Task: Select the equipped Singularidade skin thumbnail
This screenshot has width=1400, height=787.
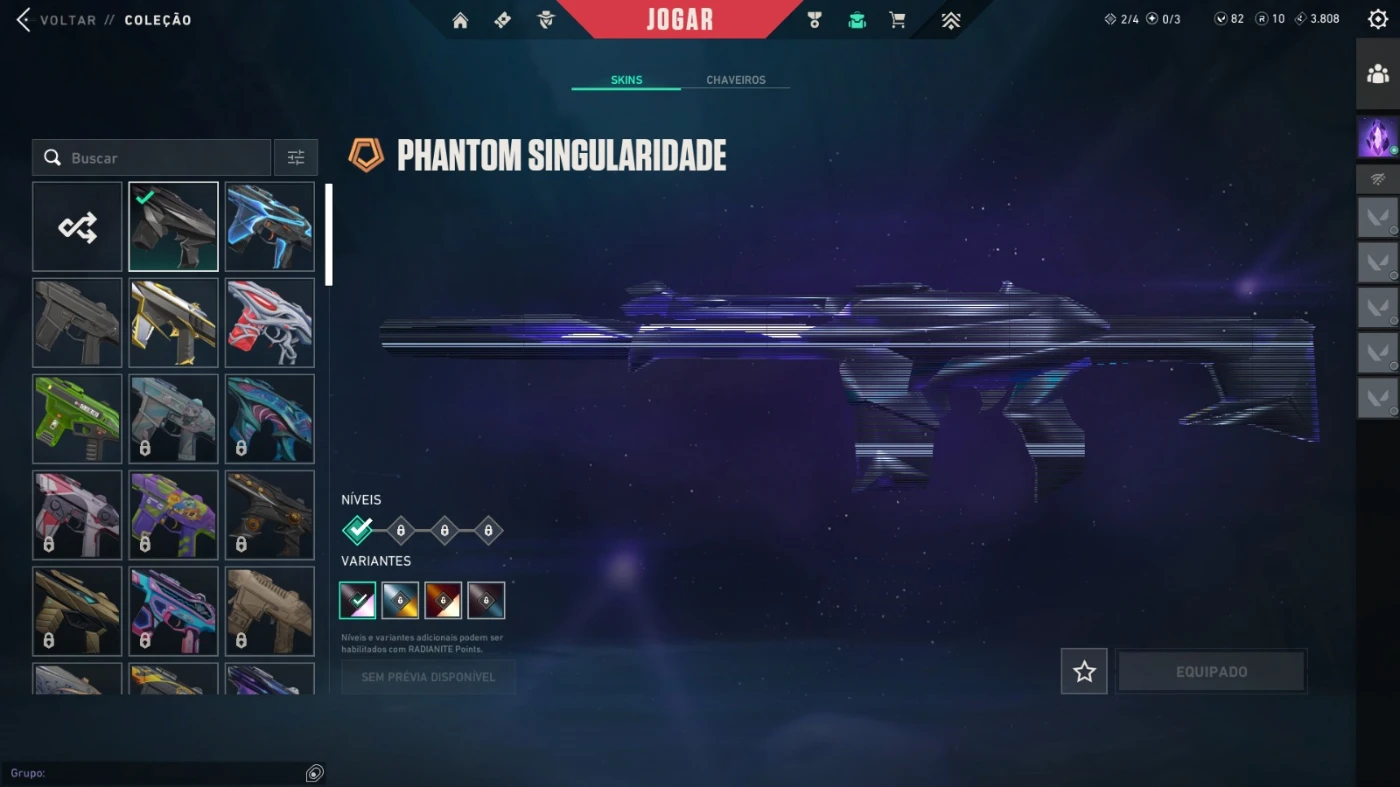Action: (173, 227)
